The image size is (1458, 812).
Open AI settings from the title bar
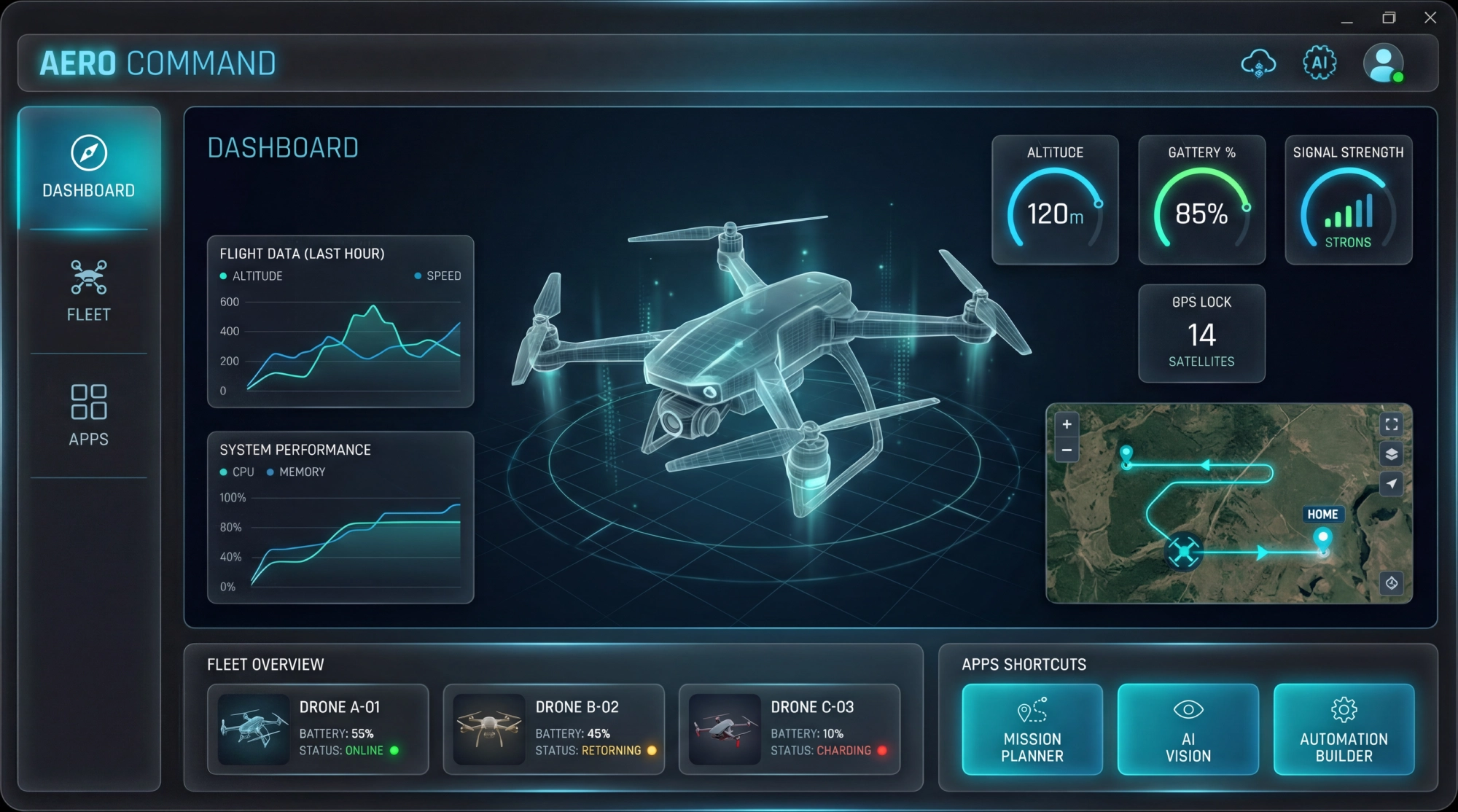[x=1319, y=63]
